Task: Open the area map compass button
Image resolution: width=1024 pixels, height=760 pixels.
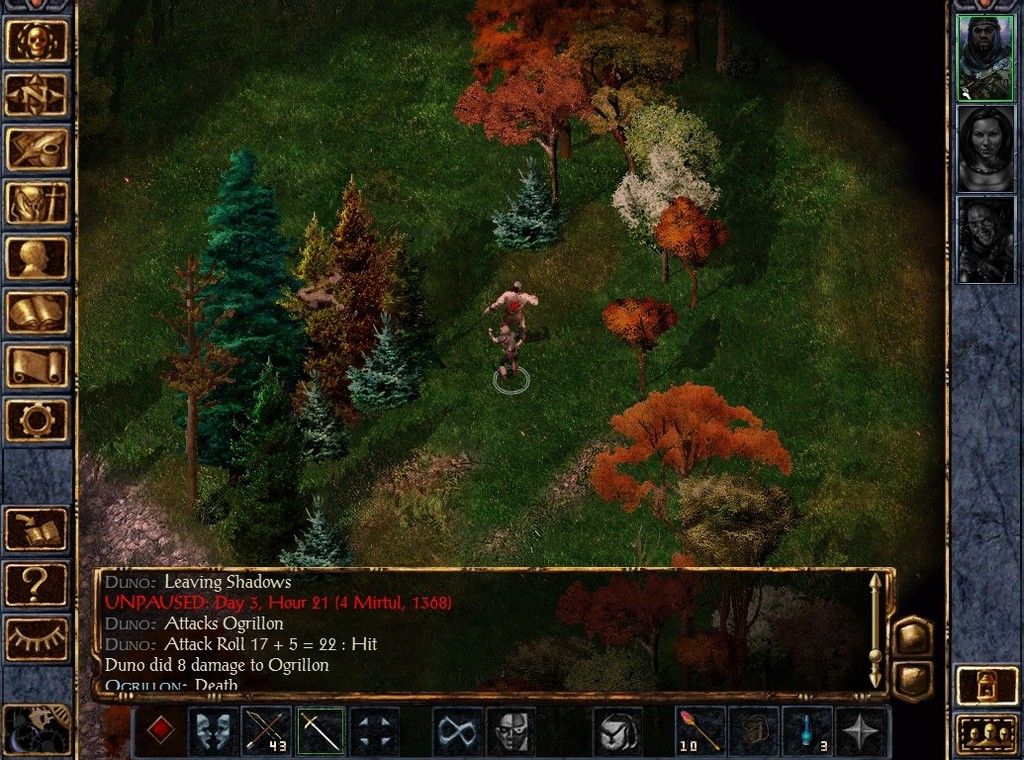Action: 38,95
